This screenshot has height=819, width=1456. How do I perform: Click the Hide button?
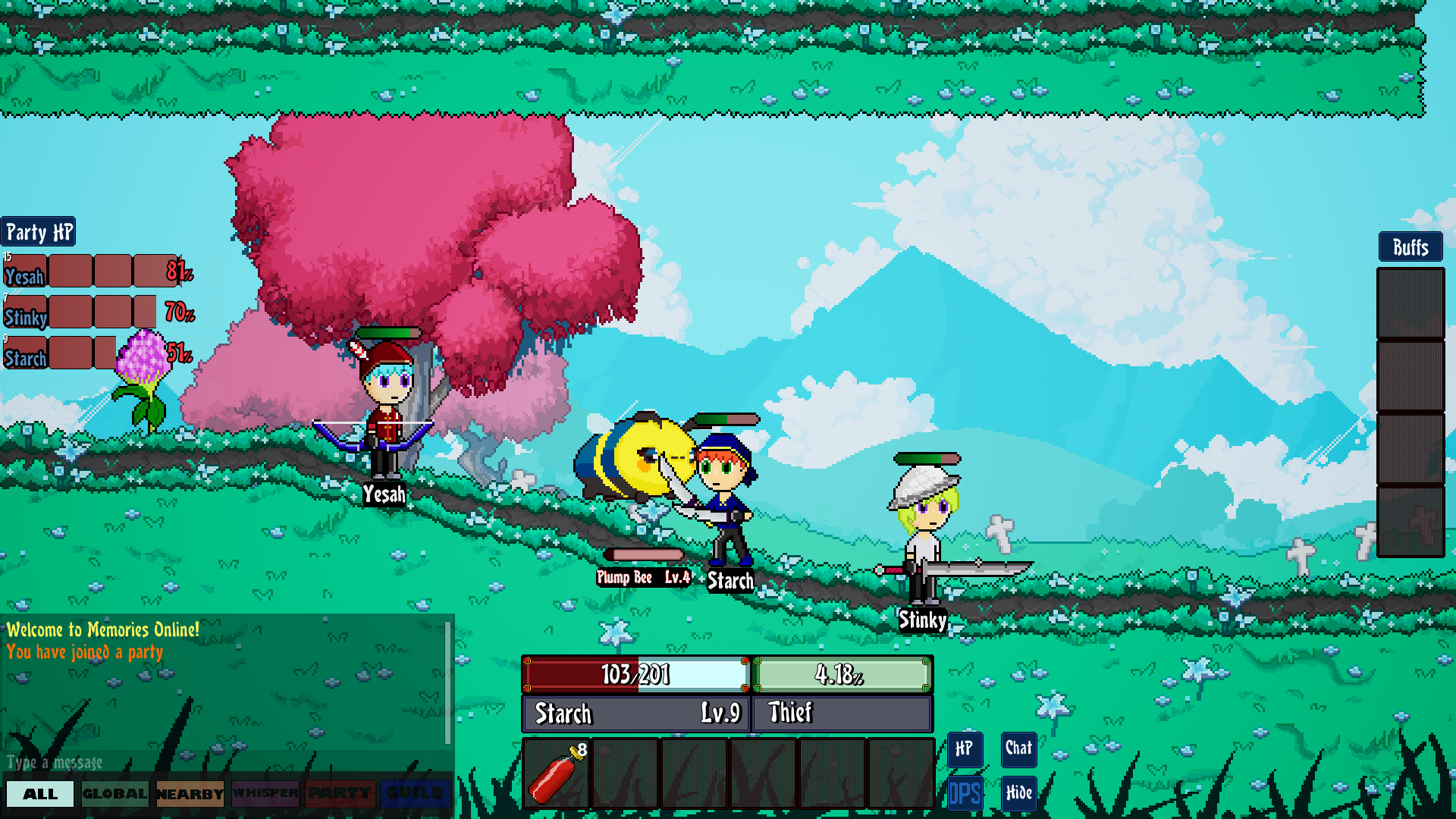point(1018,793)
